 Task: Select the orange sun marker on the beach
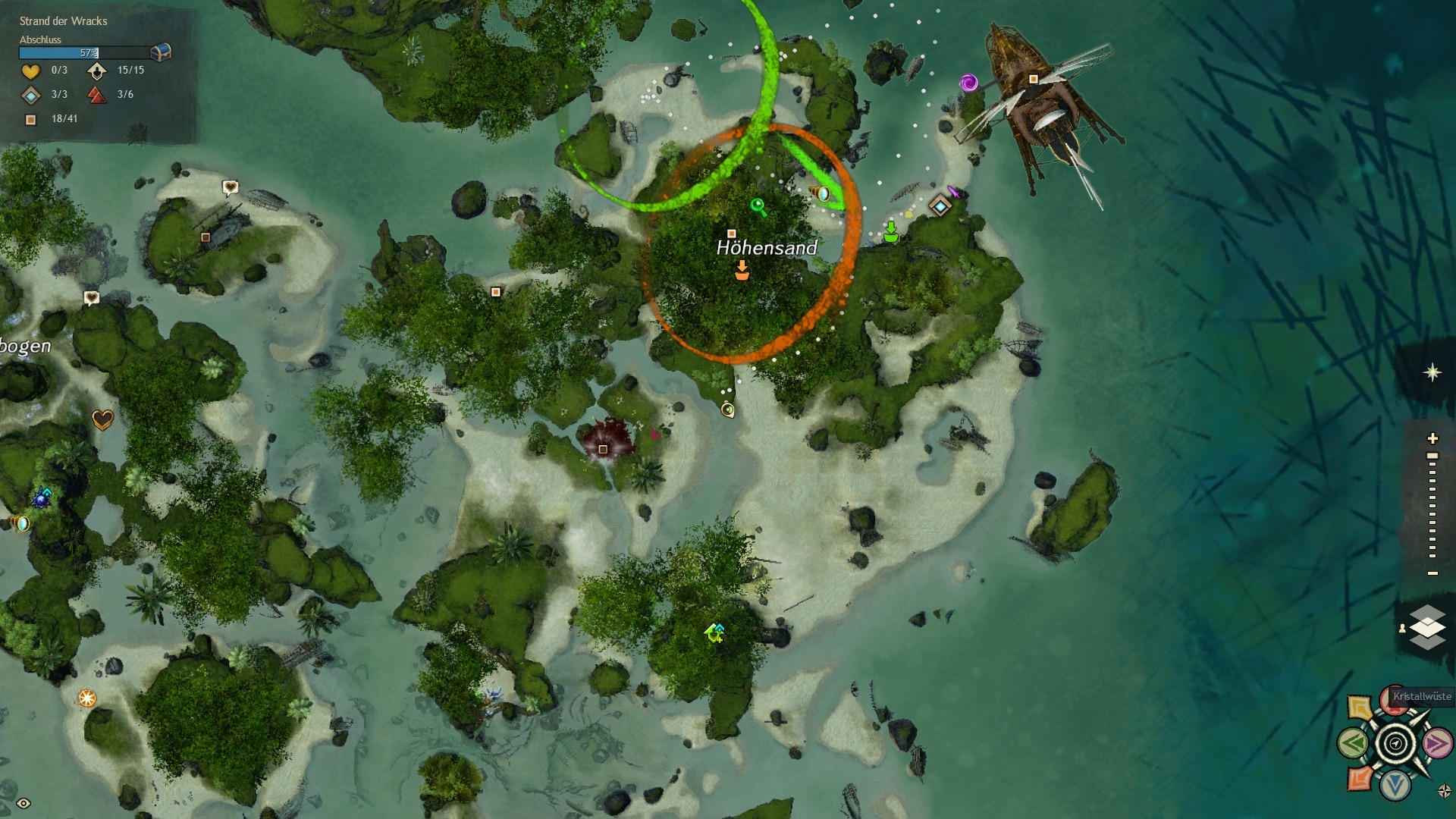[87, 698]
